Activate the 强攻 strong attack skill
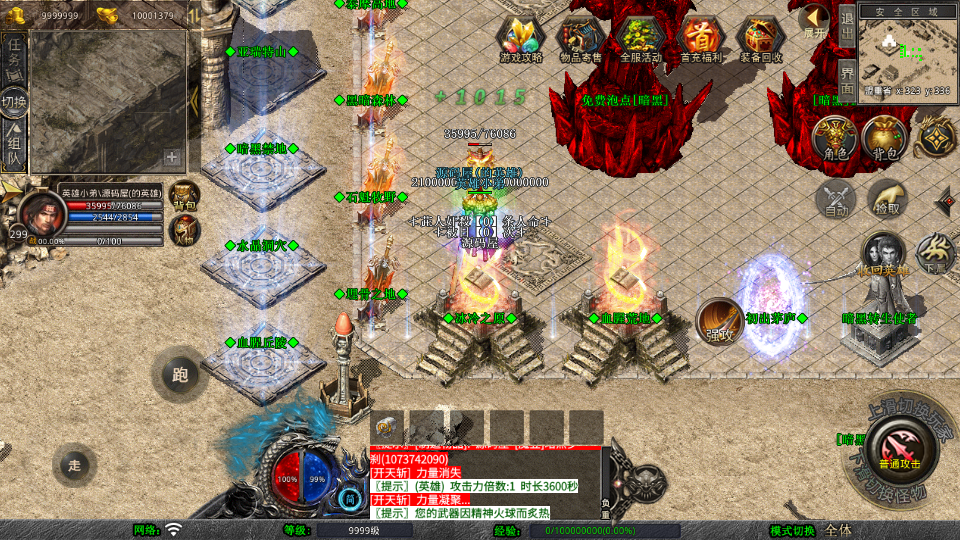The width and height of the screenshot is (960, 540). pos(718,320)
